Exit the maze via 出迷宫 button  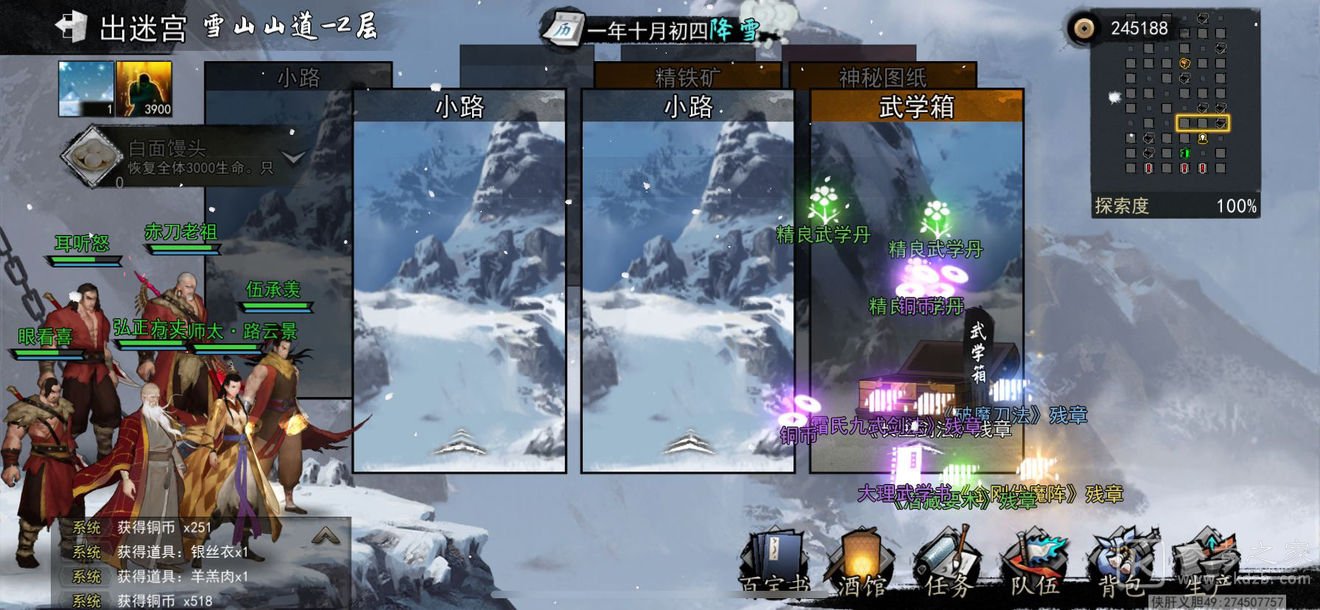(121, 28)
